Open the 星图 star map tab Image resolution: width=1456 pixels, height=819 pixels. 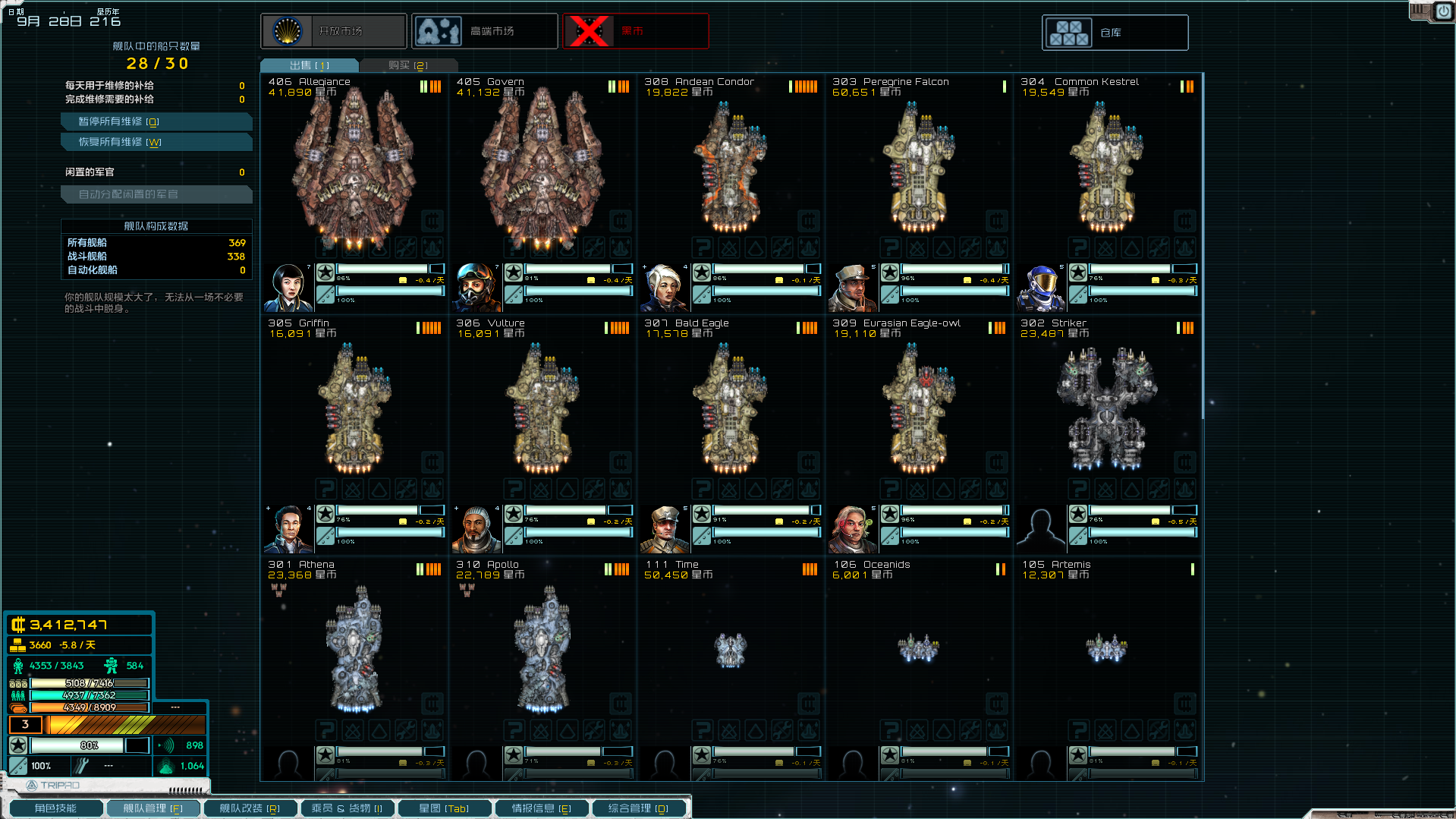444,808
